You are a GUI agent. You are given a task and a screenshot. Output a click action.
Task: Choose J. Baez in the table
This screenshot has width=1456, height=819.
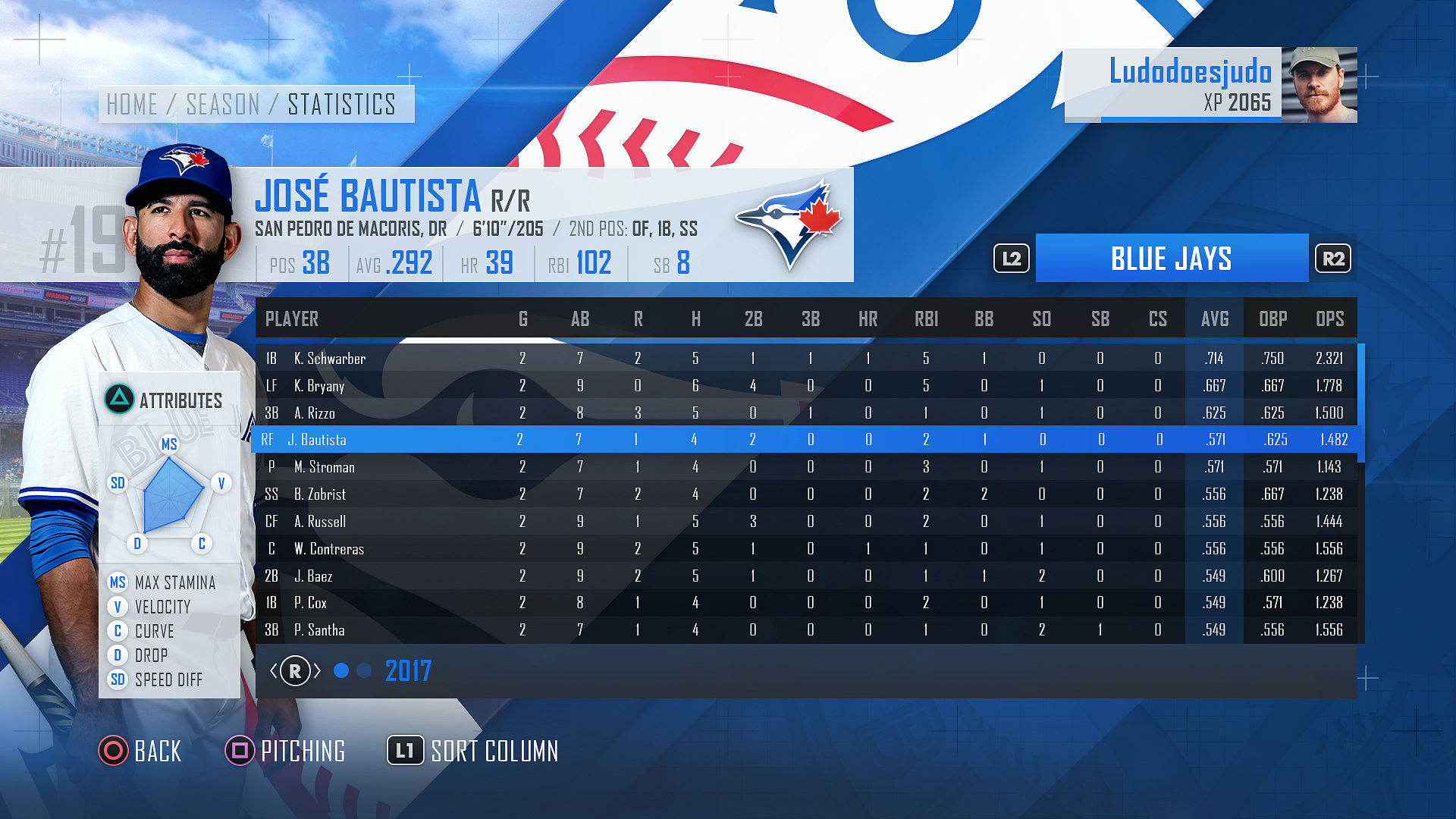[x=313, y=576]
